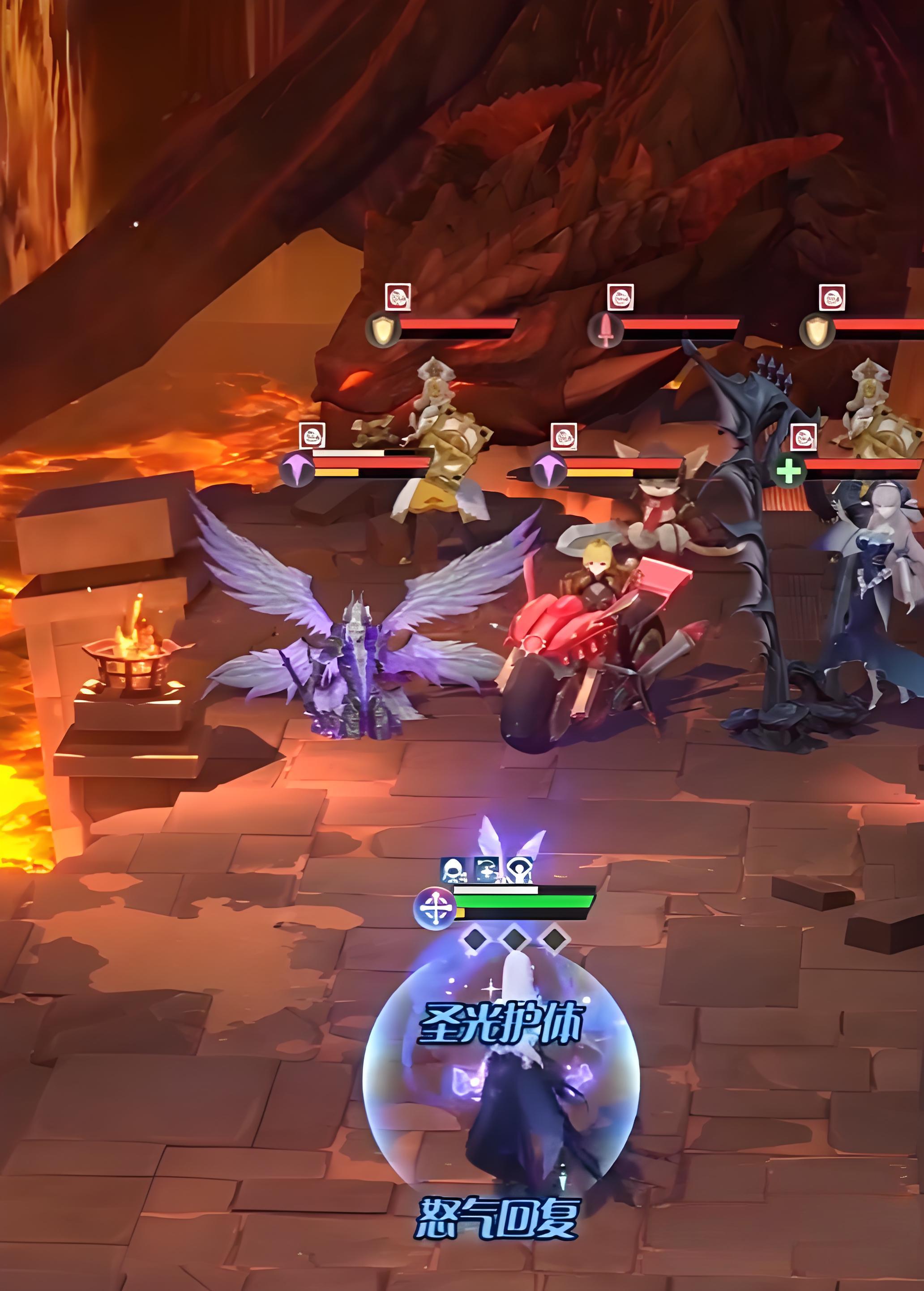Screen dimensions: 924x1291
Task: Inspect the eye-shaped buff icon
Action: pos(519,871)
